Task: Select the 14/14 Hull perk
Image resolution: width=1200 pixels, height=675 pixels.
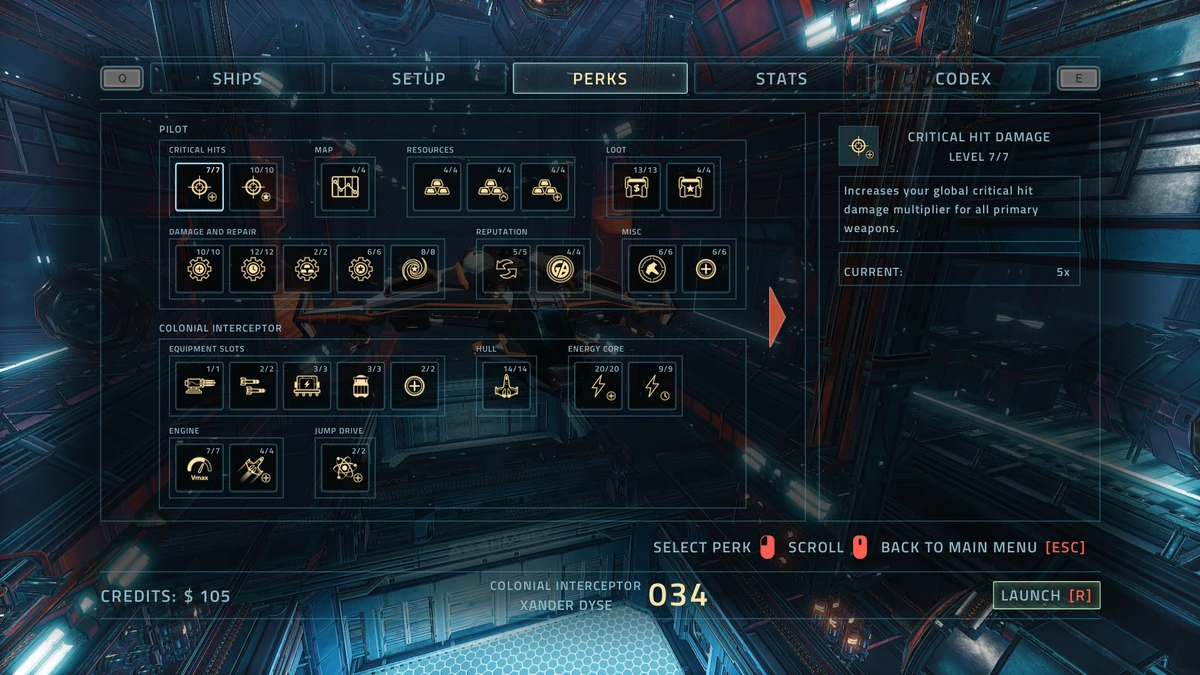Action: pos(507,386)
